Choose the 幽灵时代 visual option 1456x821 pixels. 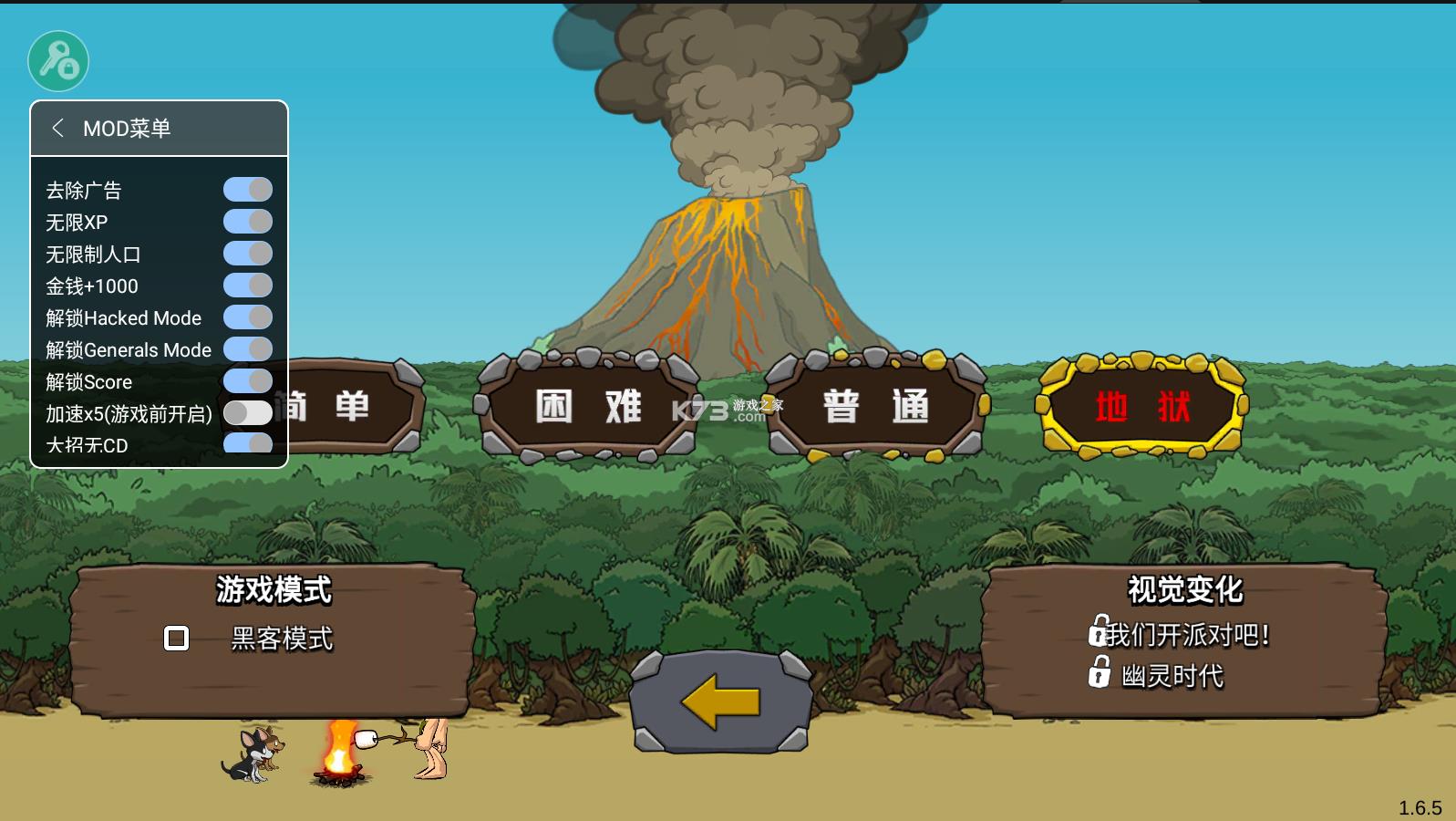[1172, 676]
